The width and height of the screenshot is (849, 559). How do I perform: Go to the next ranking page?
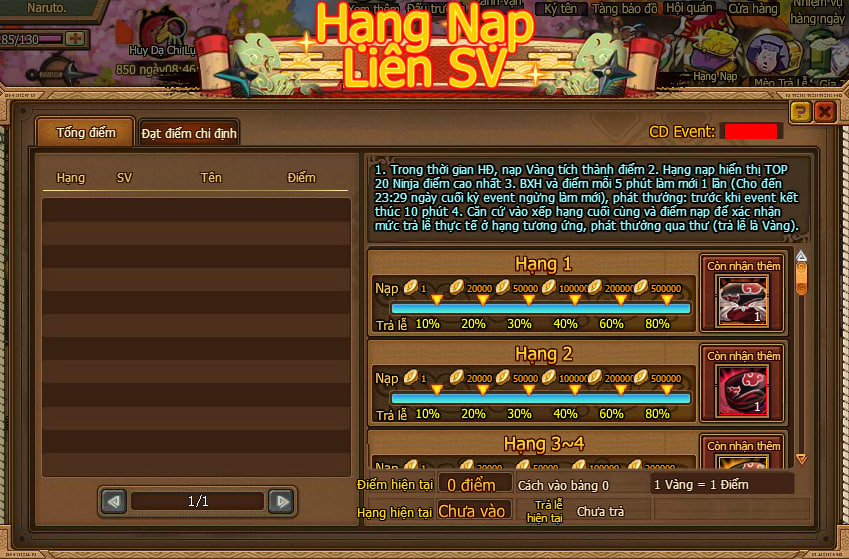(282, 501)
